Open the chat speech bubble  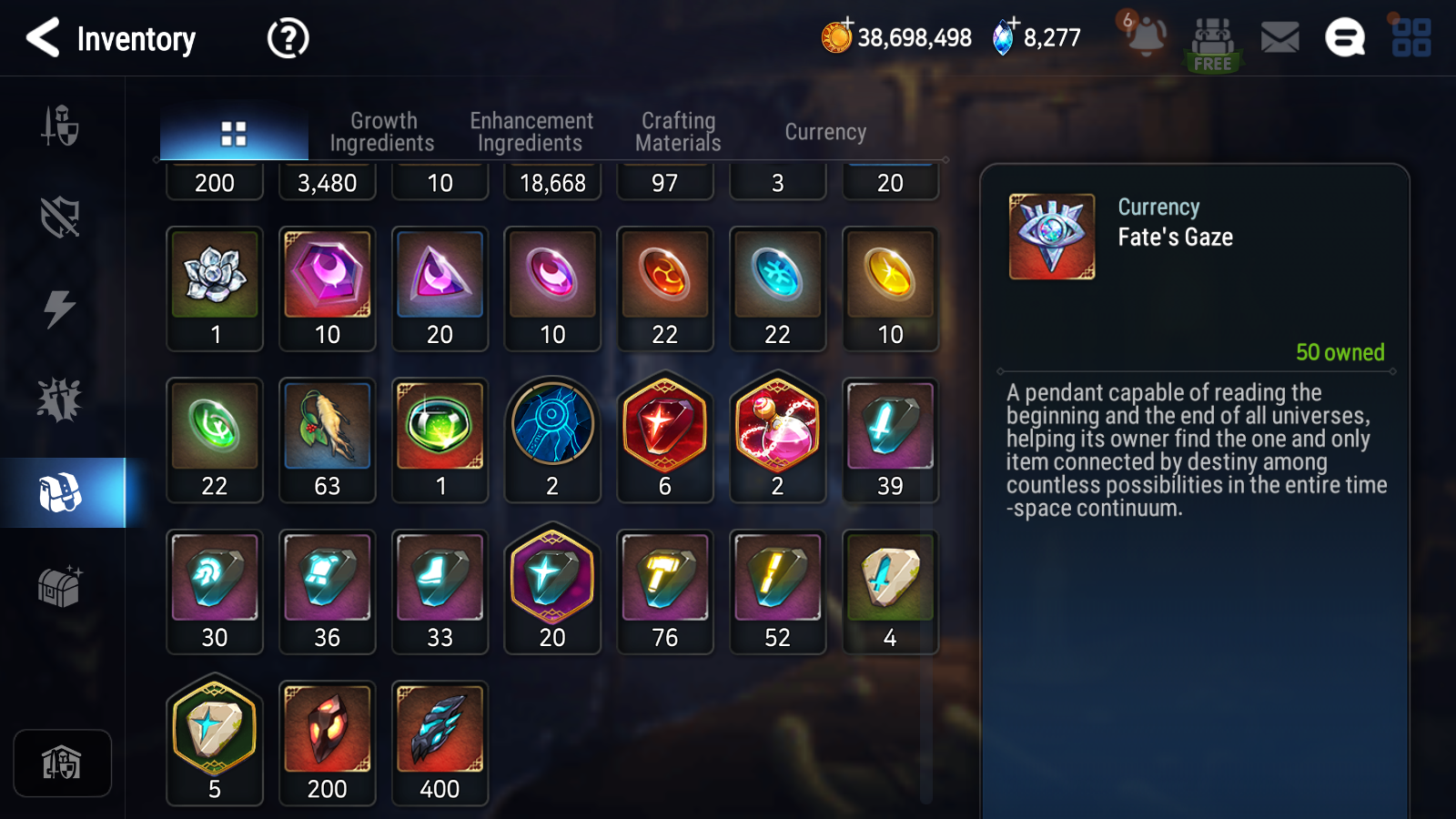[x=1344, y=38]
